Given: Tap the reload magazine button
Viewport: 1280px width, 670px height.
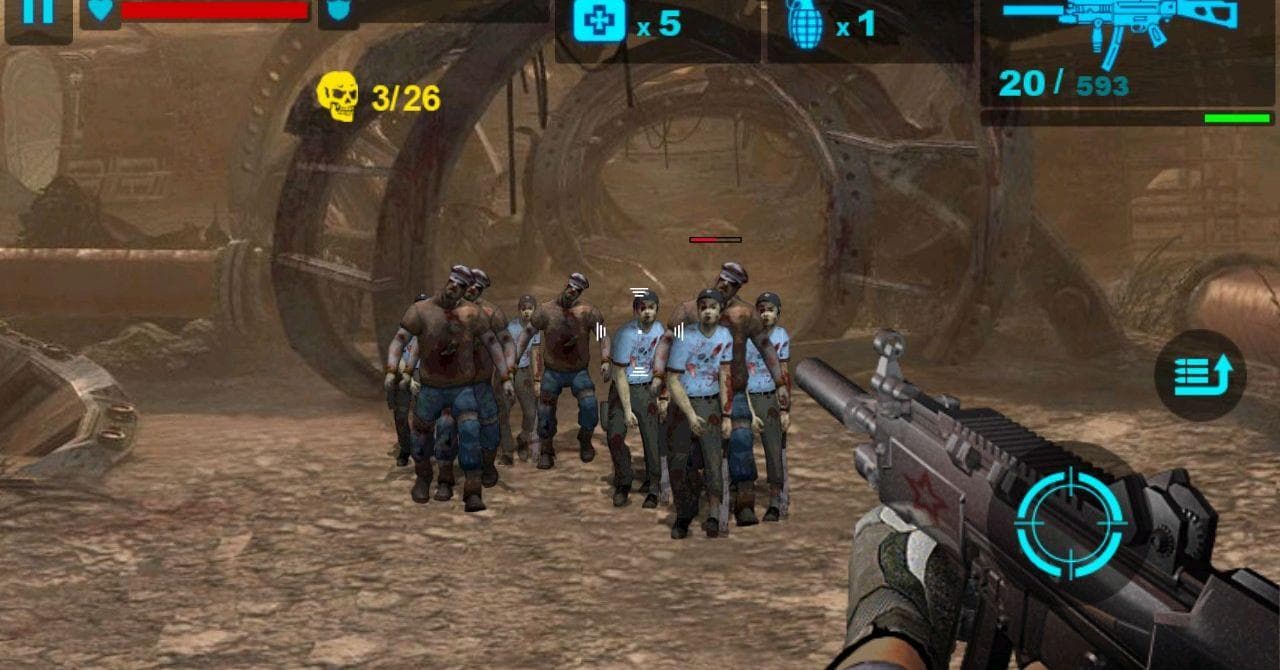Looking at the screenshot, I should point(1200,376).
